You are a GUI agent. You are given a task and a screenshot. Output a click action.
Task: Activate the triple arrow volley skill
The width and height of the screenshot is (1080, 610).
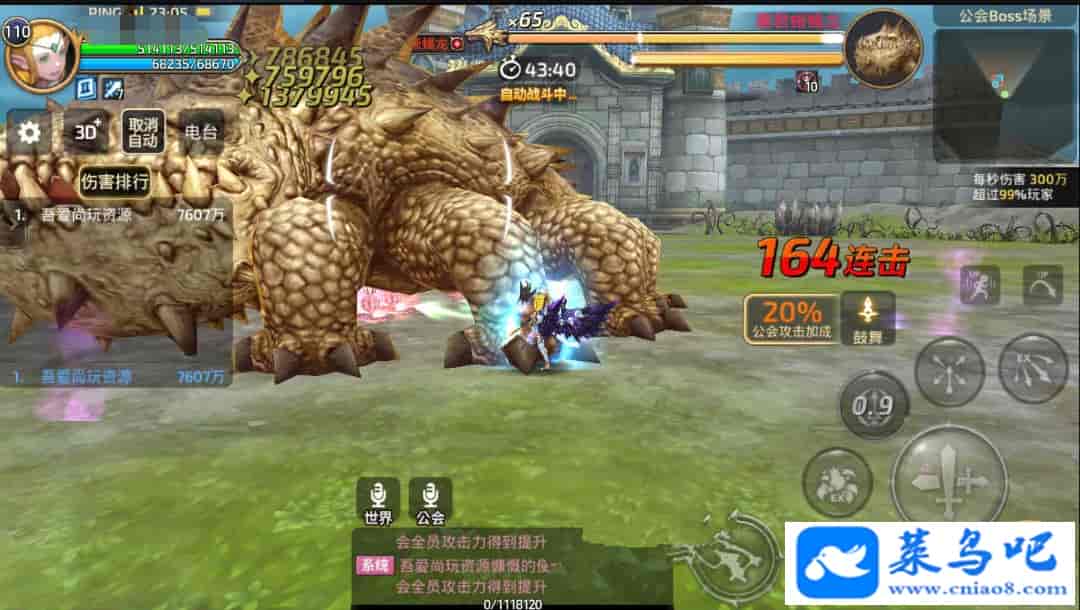click(x=1033, y=368)
